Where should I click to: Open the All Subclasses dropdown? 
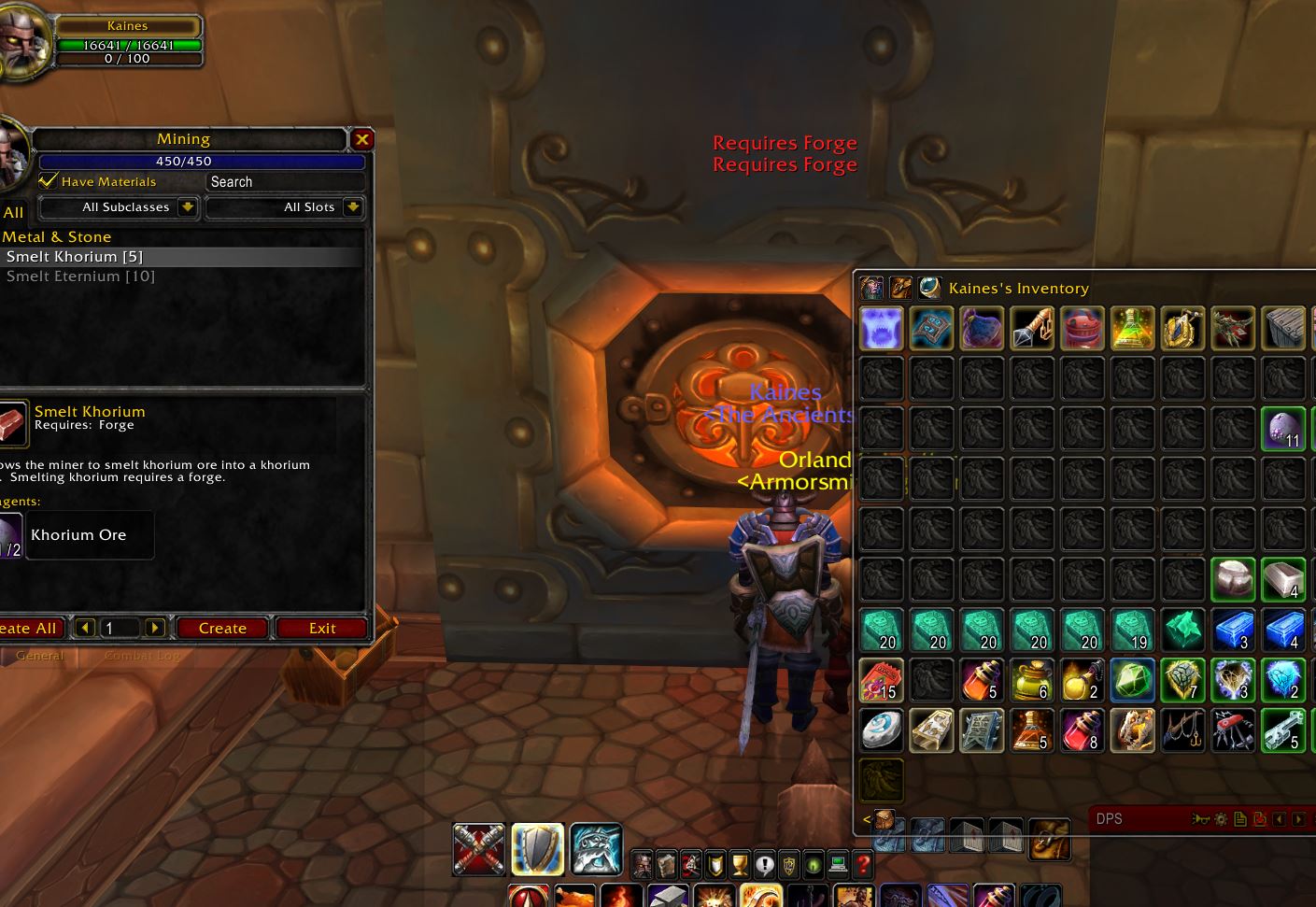pos(120,207)
